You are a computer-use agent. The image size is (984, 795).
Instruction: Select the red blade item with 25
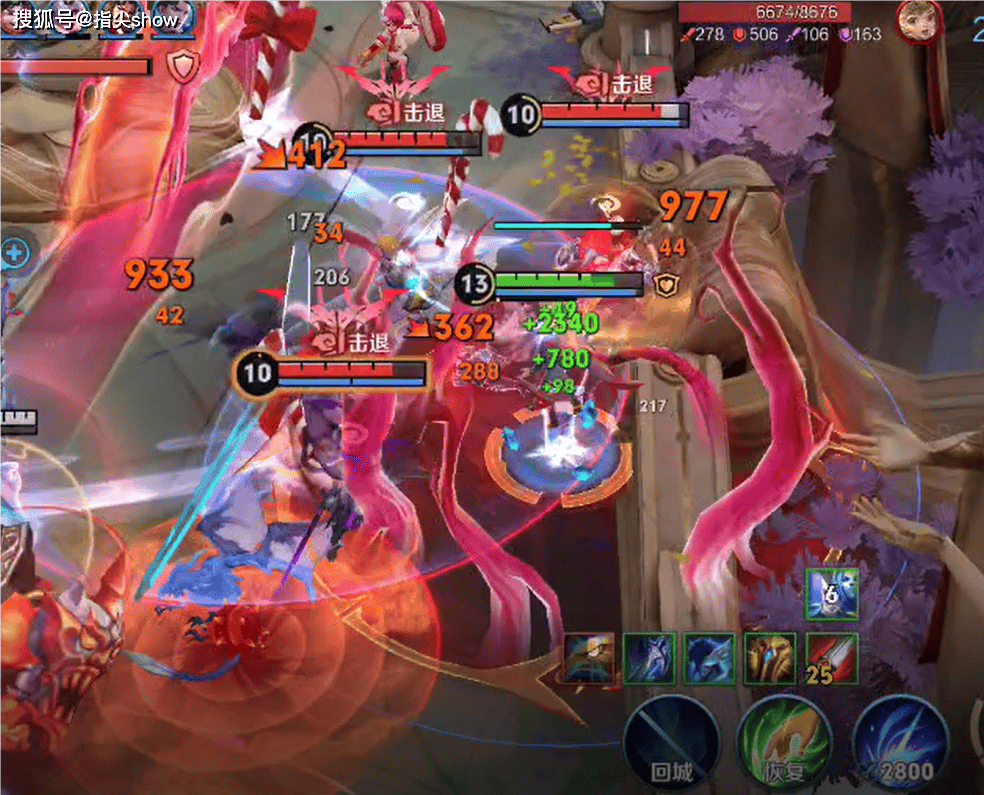pyautogui.click(x=831, y=658)
